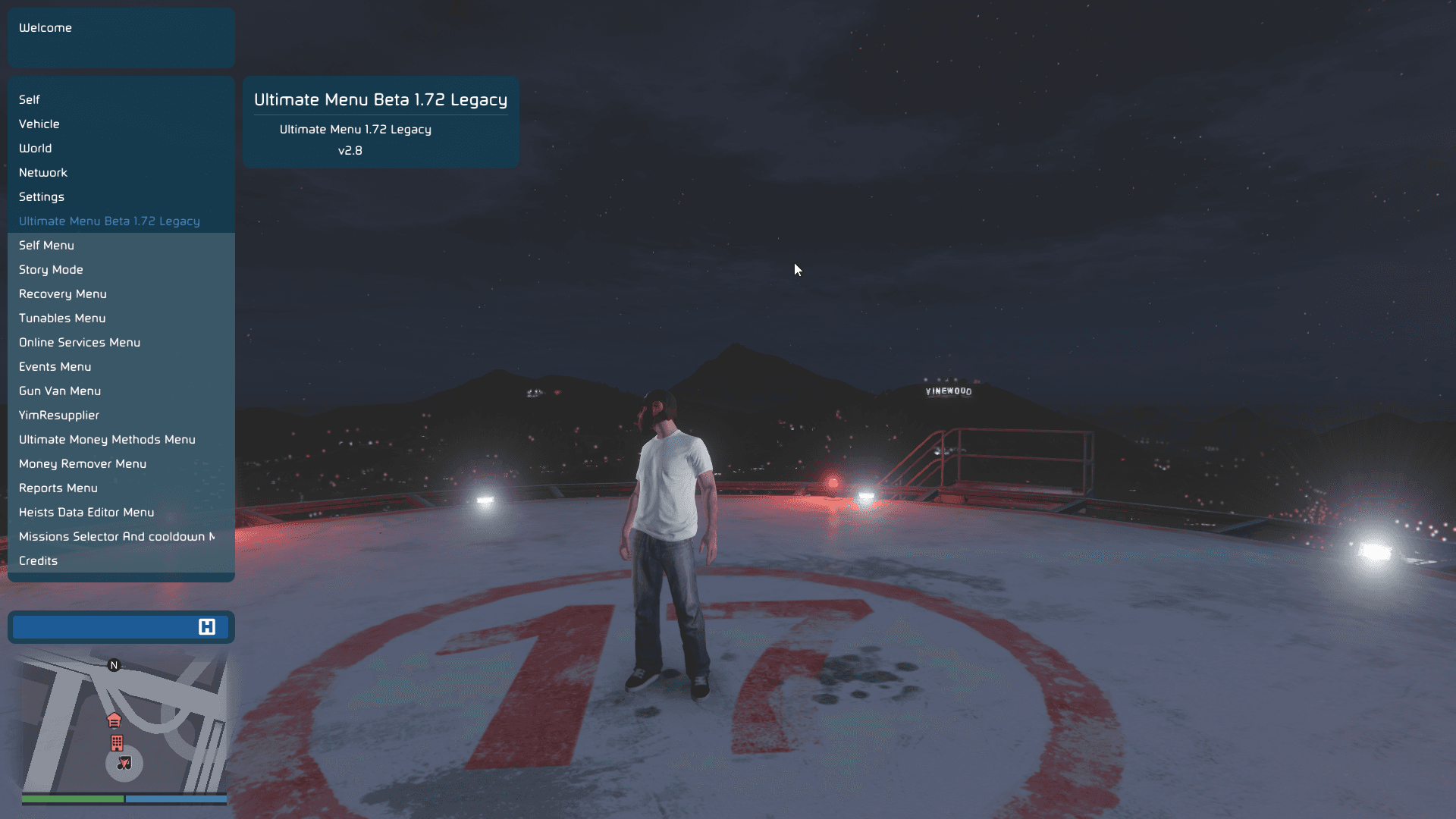This screenshot has height=819, width=1456.
Task: Choose the YimResupplier entry
Action: pyautogui.click(x=59, y=415)
